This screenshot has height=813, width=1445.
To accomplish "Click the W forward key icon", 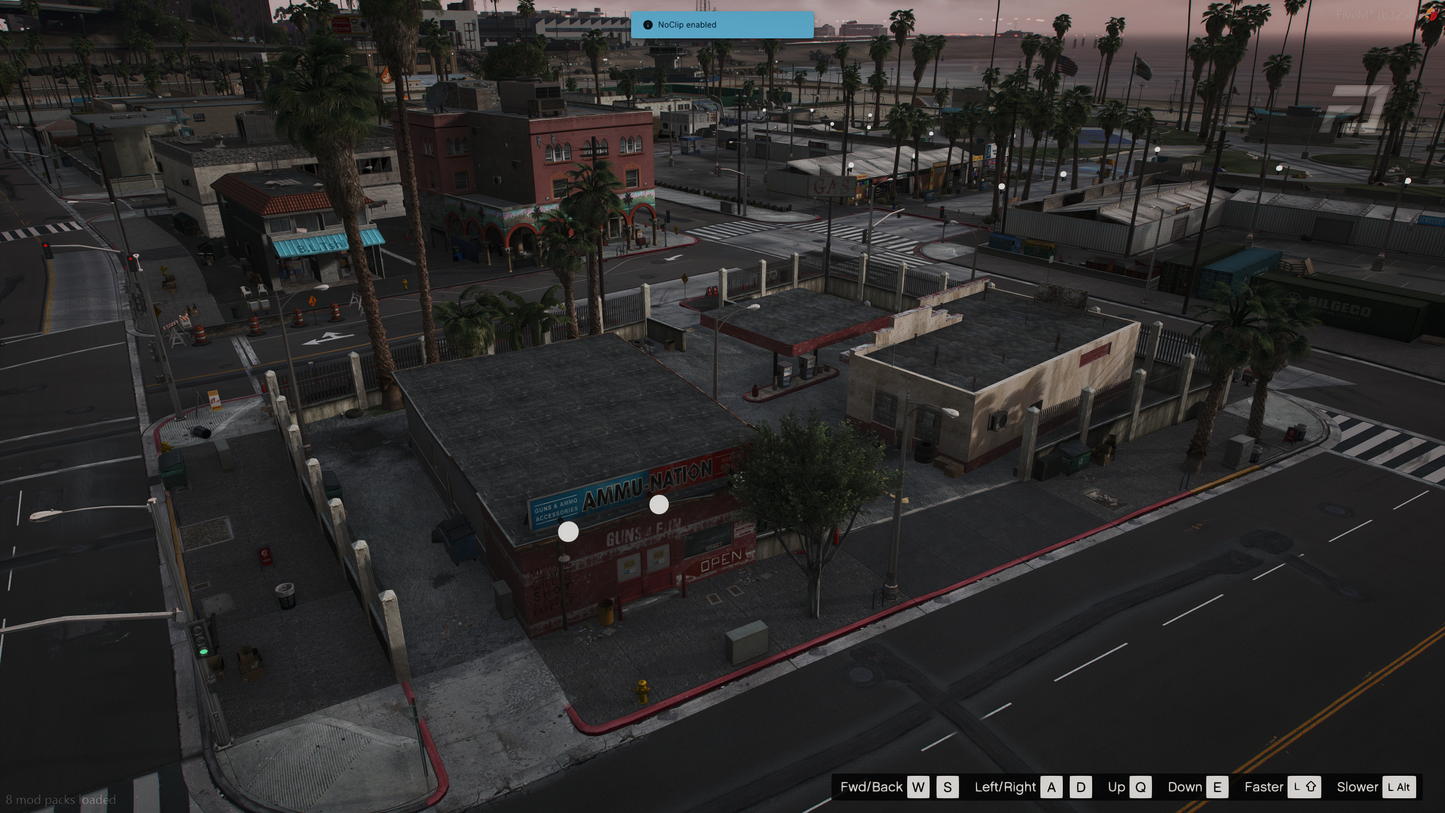I will [918, 787].
